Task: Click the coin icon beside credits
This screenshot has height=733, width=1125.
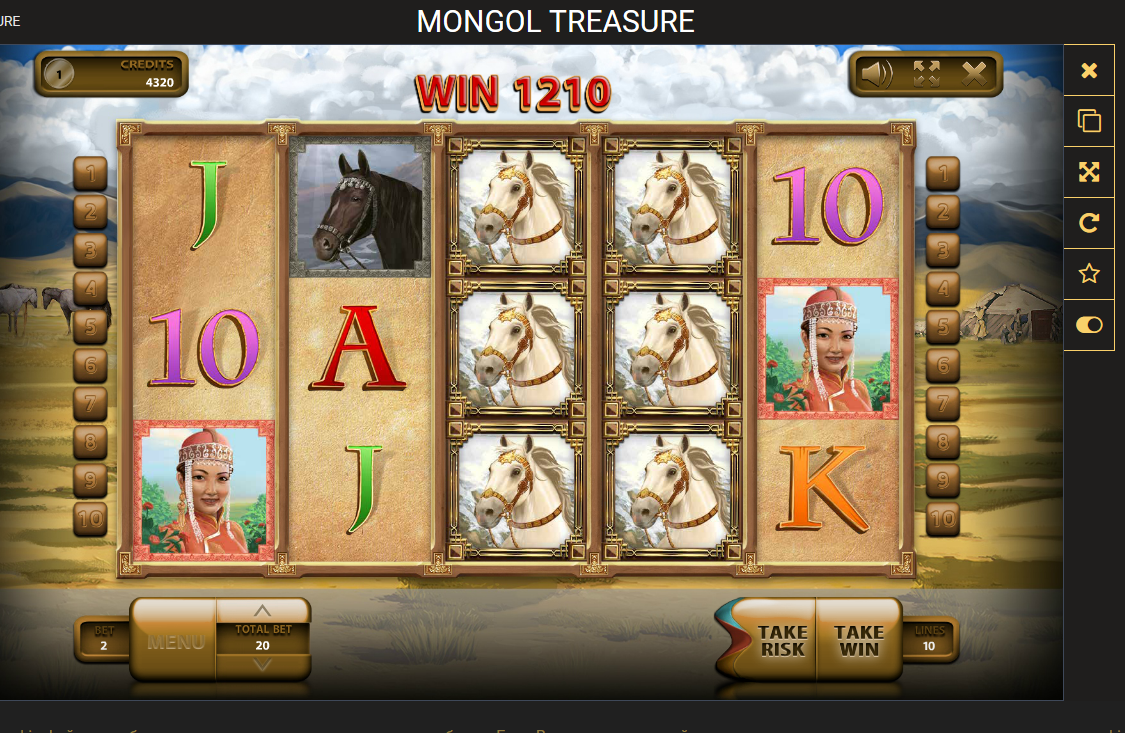Action: (x=59, y=73)
